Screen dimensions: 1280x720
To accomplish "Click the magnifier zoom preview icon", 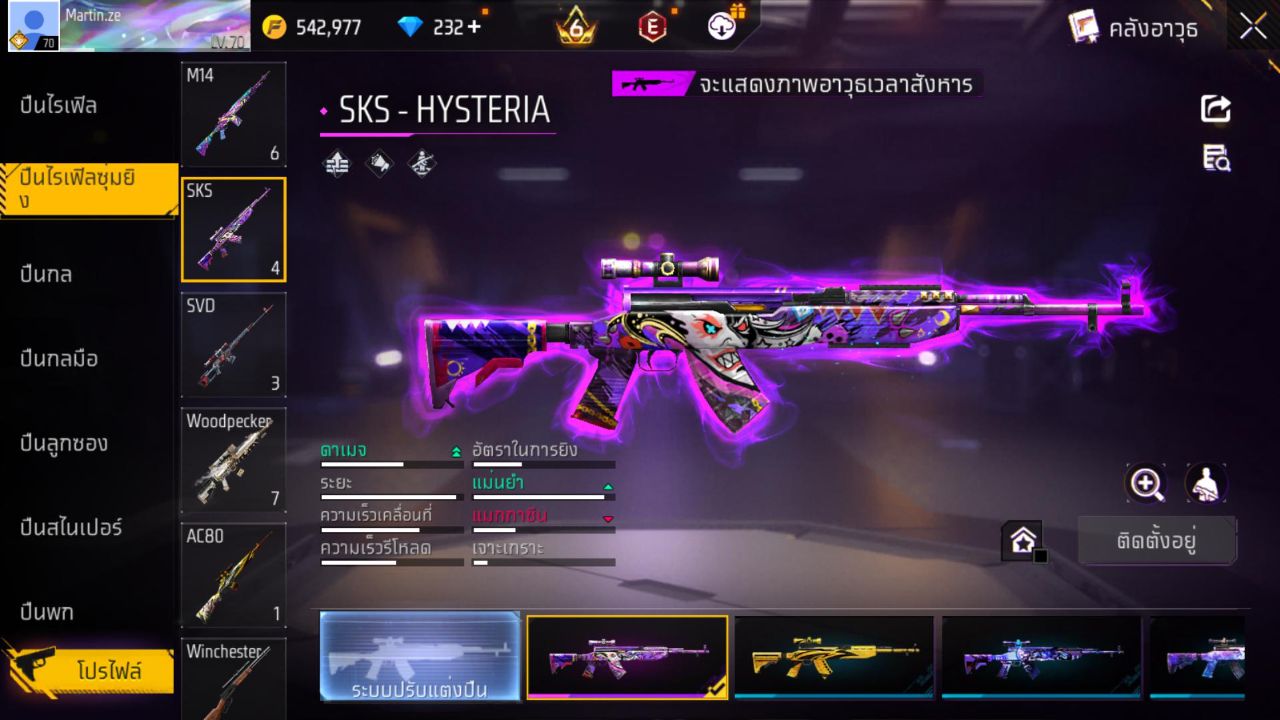I will click(1146, 484).
